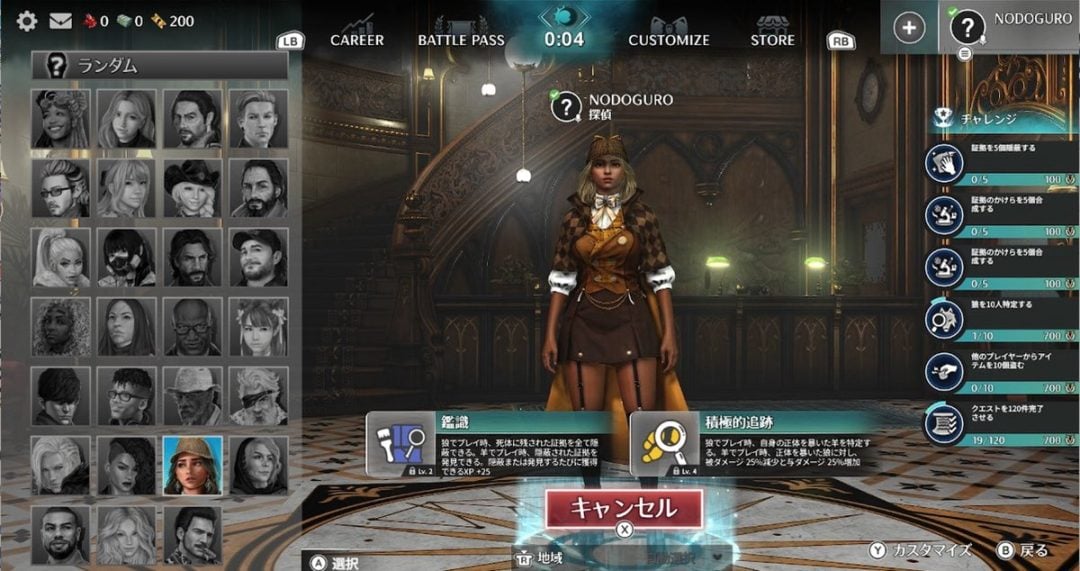Open the BATTLE PASS tab
Screen dimensions: 1080x571
pos(461,40)
